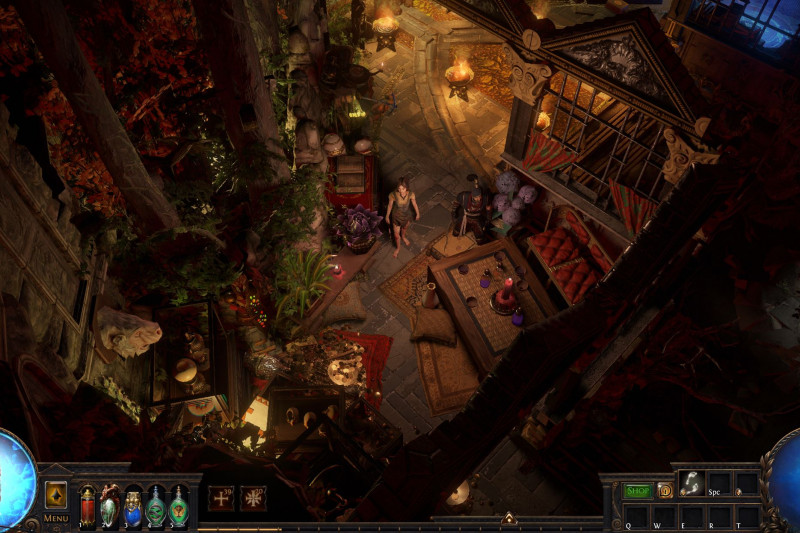Select the footprints move skill slot

coord(691,482)
